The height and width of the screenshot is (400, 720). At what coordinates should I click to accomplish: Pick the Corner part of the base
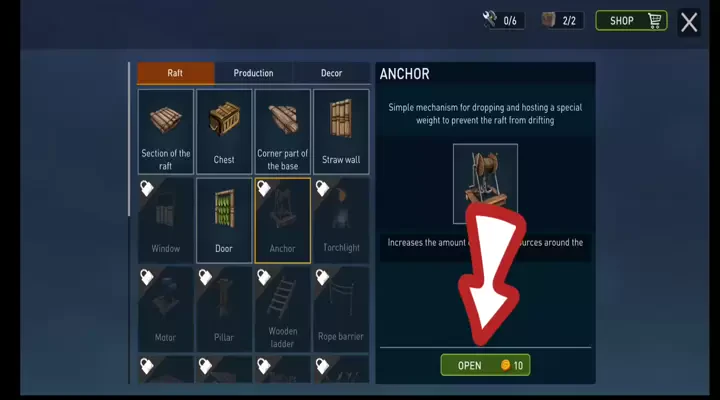(x=283, y=131)
